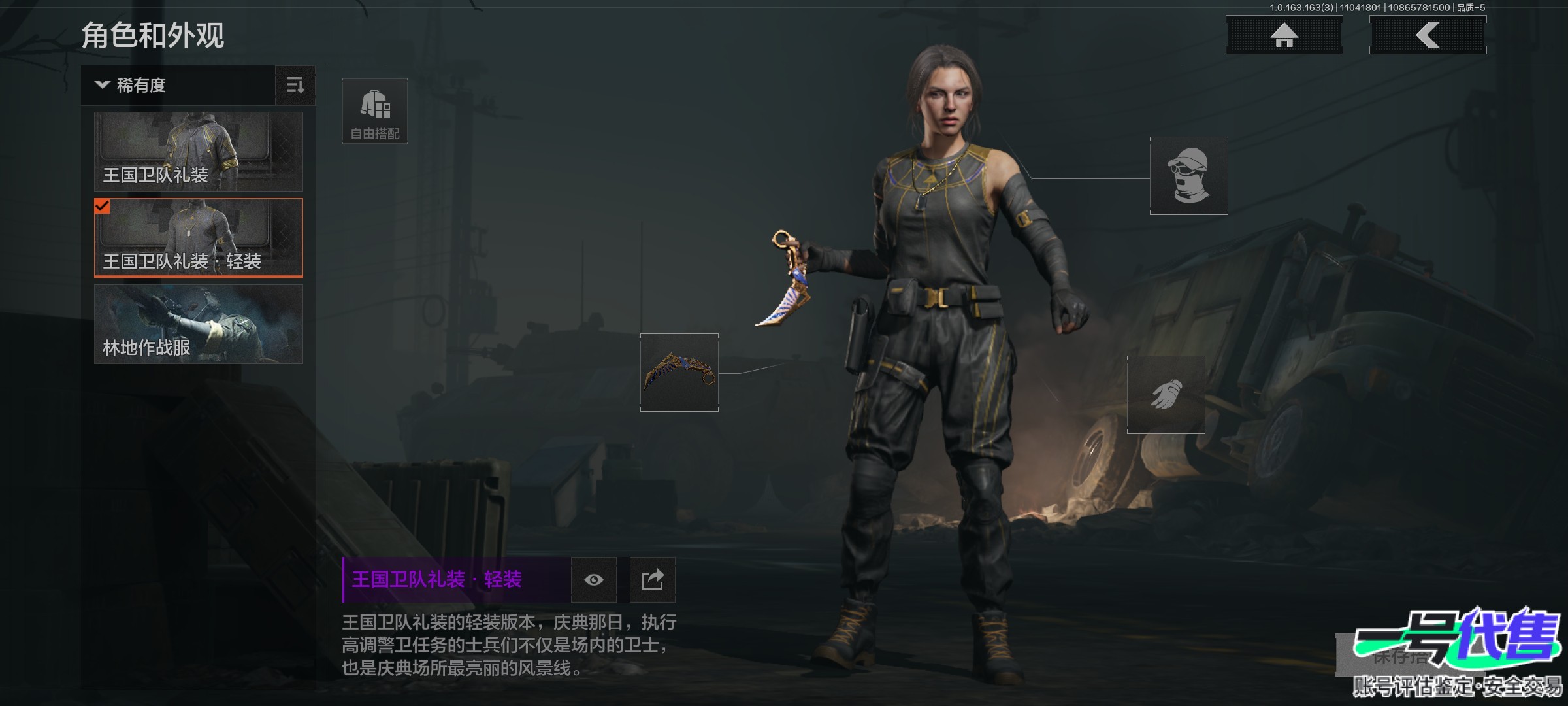The height and width of the screenshot is (706, 1568).
Task: Select the 王国卫队礼装 outfit thumbnail
Action: pos(199,152)
